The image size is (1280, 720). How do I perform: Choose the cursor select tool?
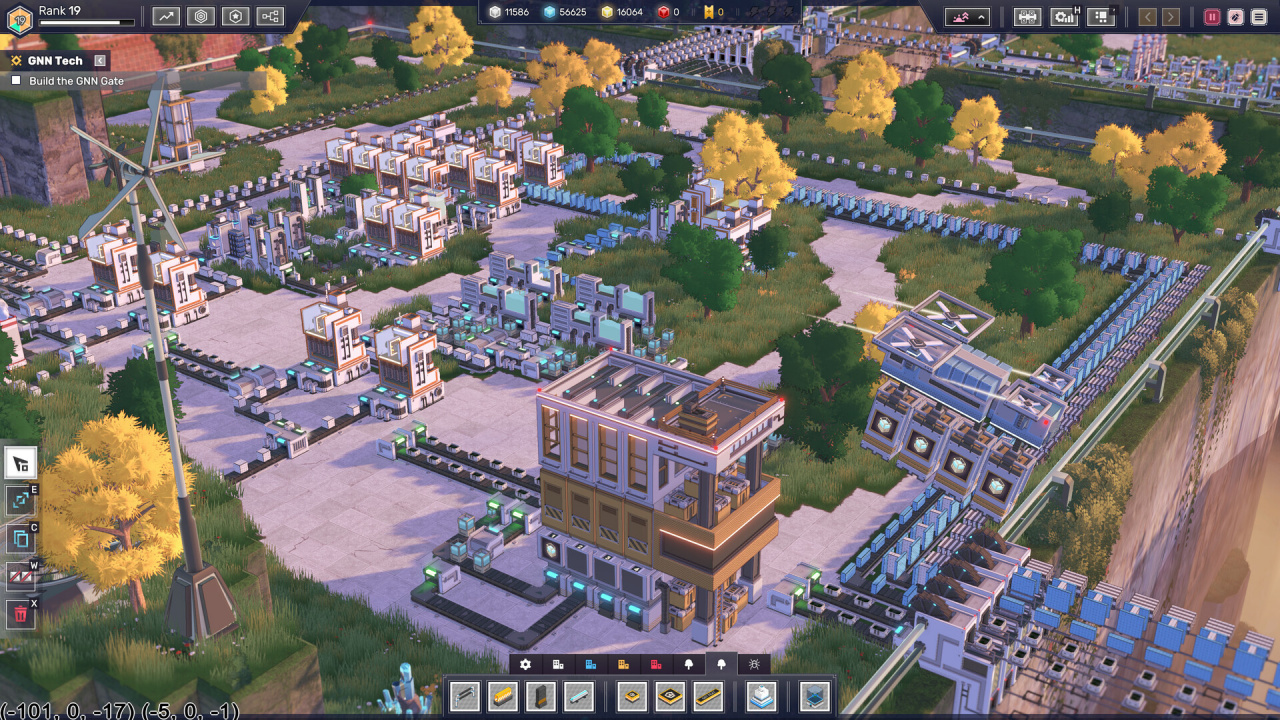pyautogui.click(x=20, y=463)
